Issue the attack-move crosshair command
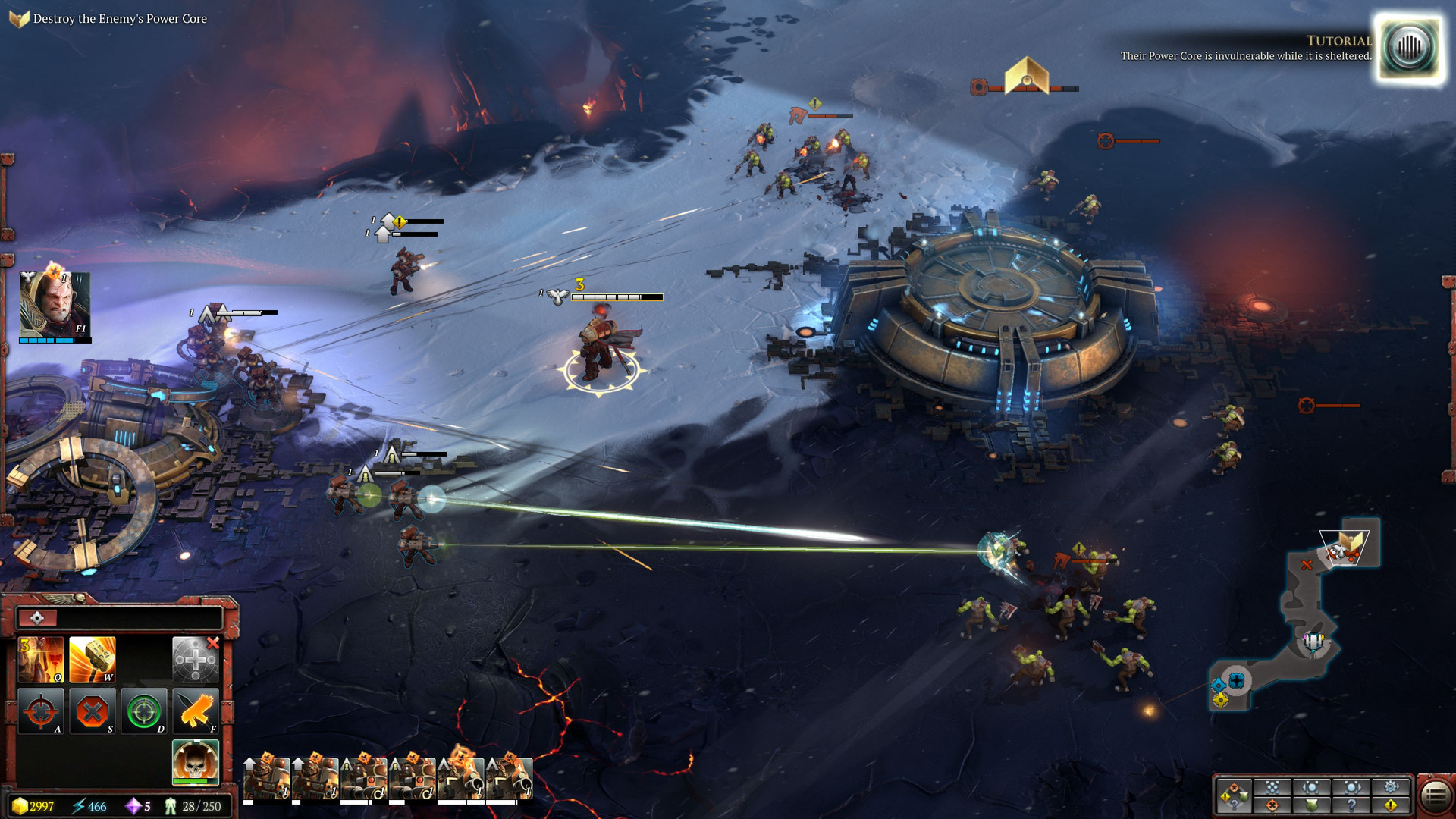 click(x=41, y=711)
